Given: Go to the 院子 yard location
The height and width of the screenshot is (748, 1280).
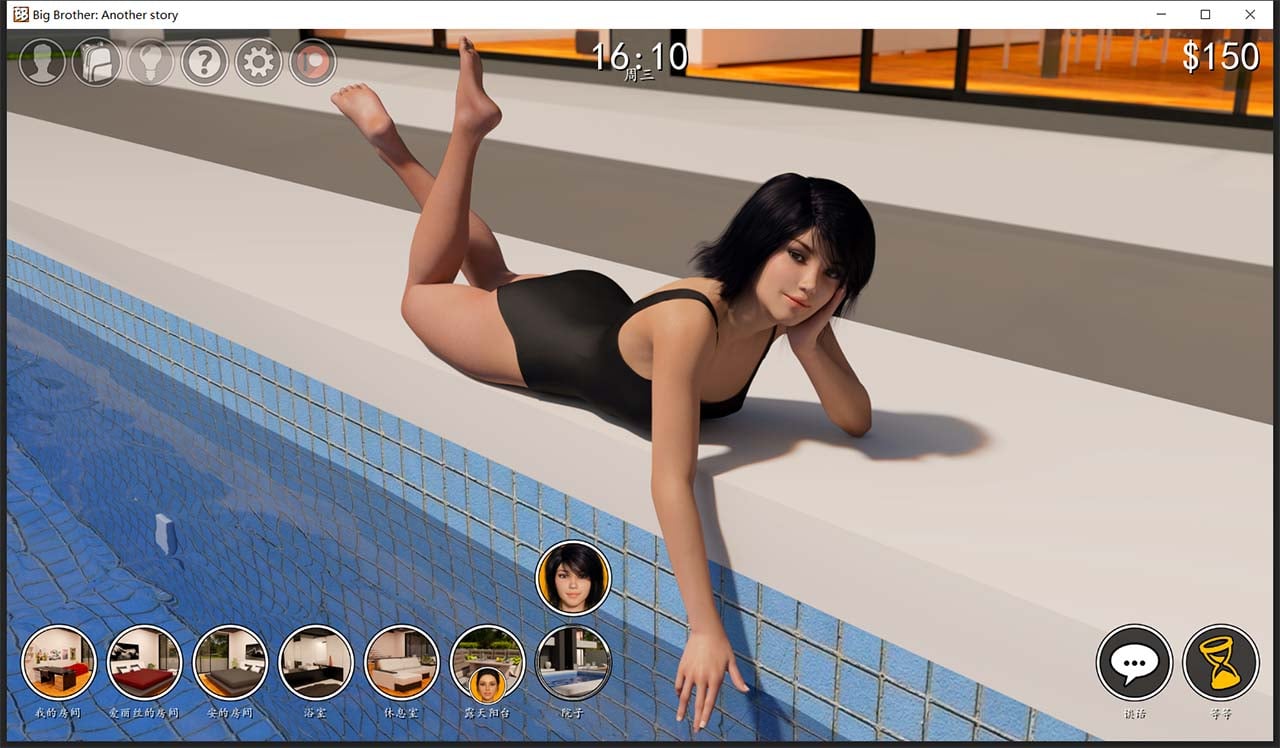Looking at the screenshot, I should tap(573, 660).
